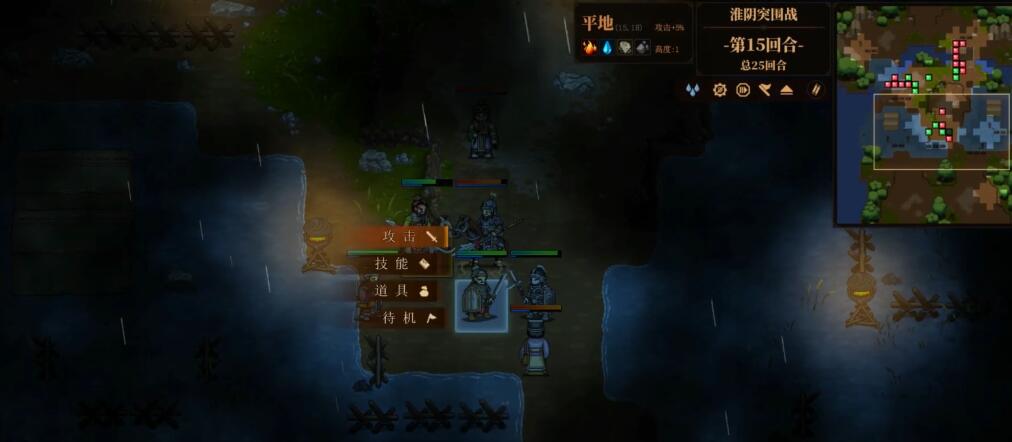Screen dimensions: 1012x442
Task: Select the highlighted soldier unit tile
Action: coord(481,304)
